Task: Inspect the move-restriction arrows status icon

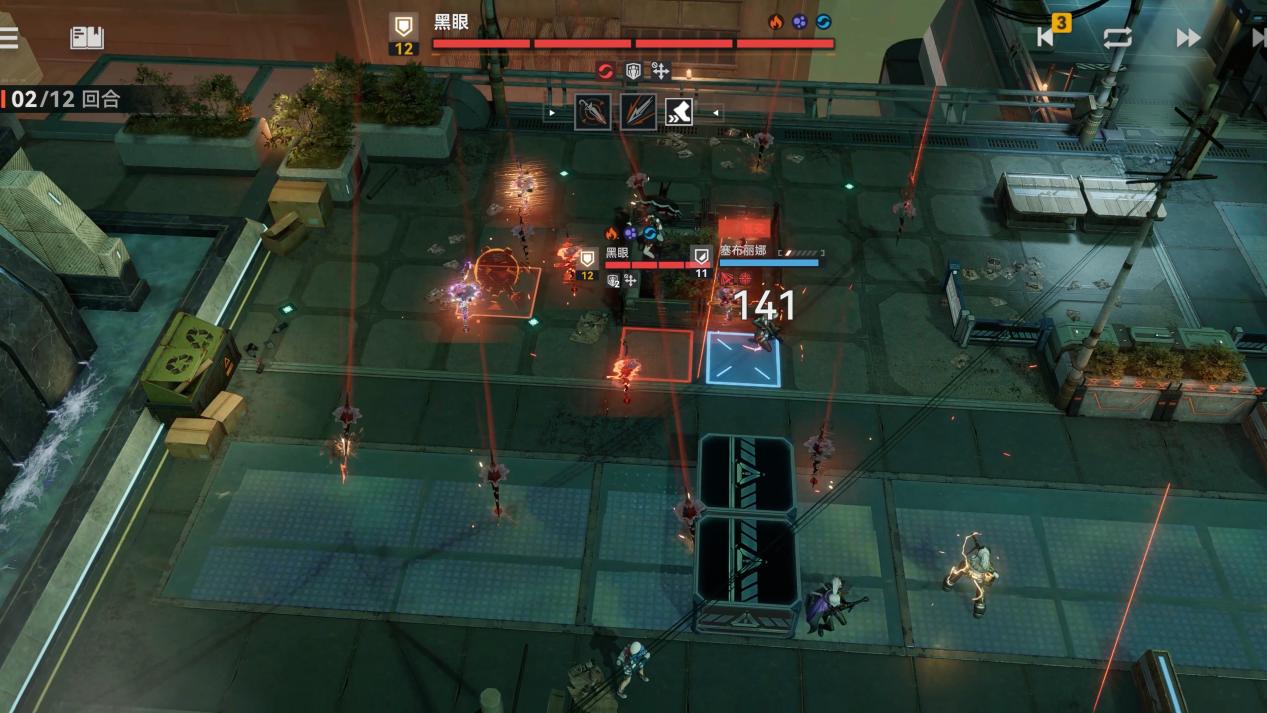Action: 660,70
